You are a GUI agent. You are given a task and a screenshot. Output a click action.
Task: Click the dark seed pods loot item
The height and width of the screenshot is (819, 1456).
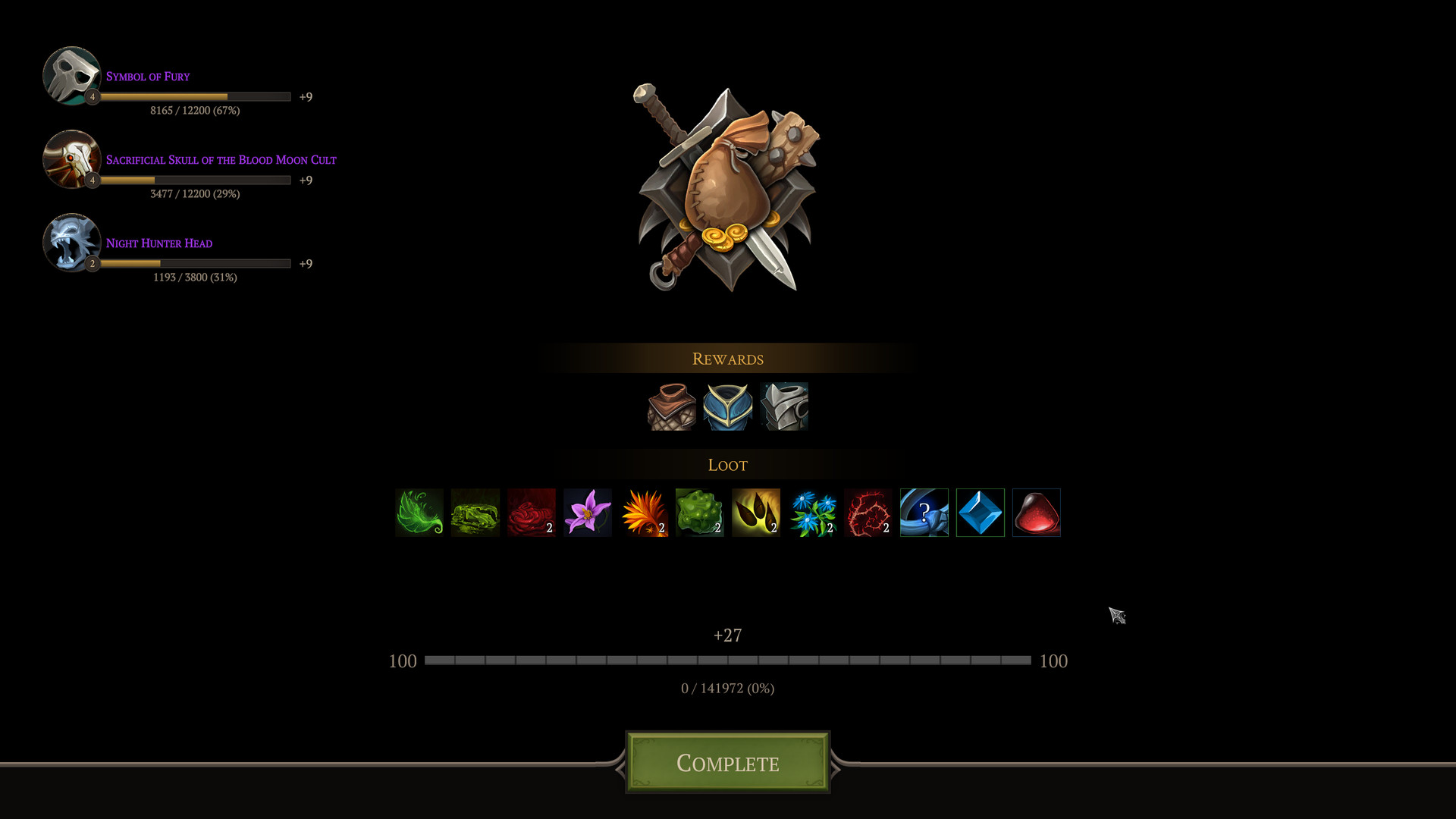(x=755, y=513)
